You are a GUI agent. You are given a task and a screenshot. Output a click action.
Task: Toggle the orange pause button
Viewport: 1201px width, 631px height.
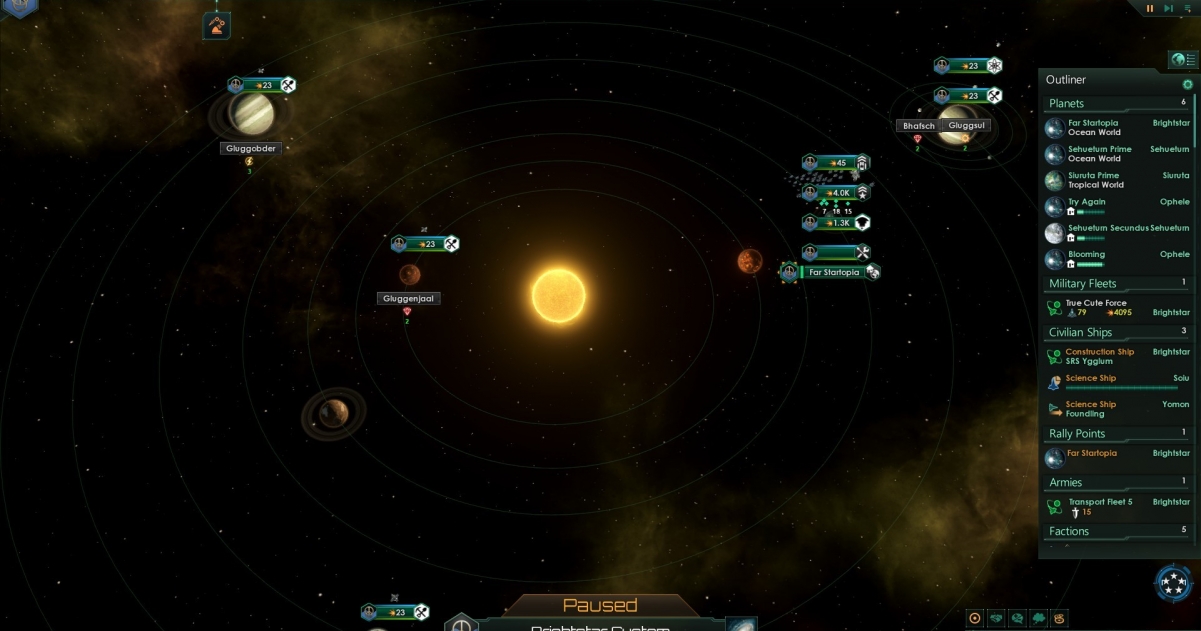pos(1150,8)
